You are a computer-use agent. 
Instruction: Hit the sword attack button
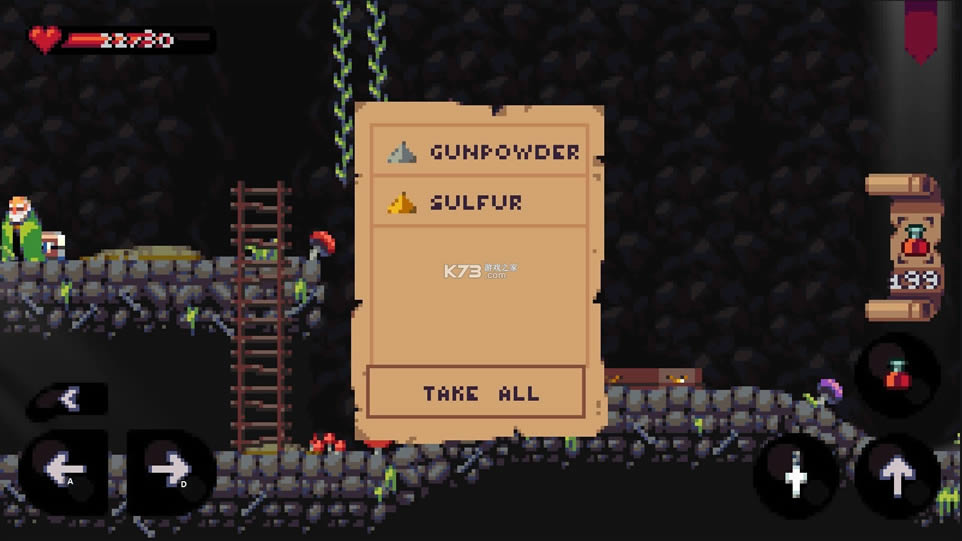796,477
